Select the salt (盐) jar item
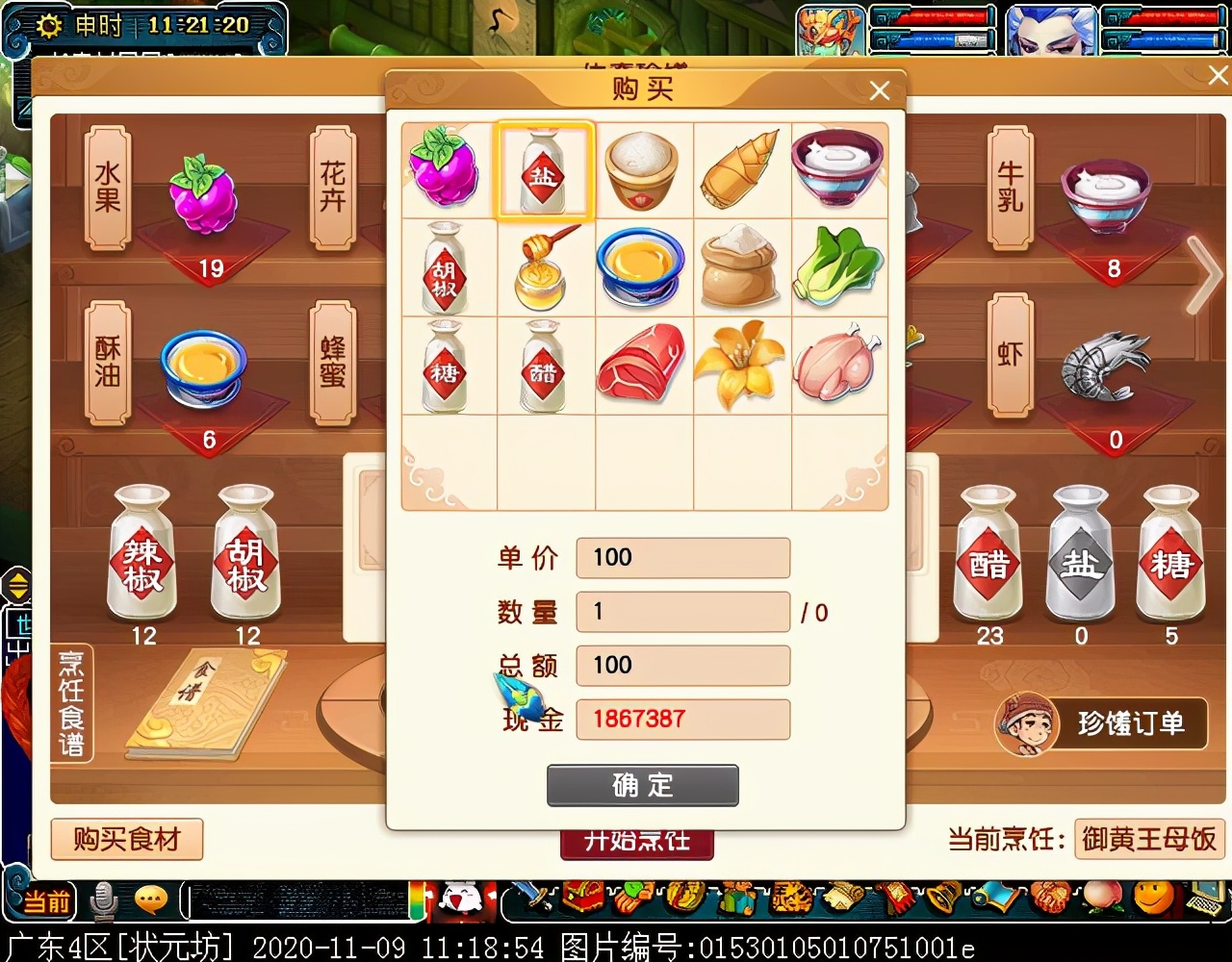This screenshot has height=962, width=1232. click(x=544, y=171)
